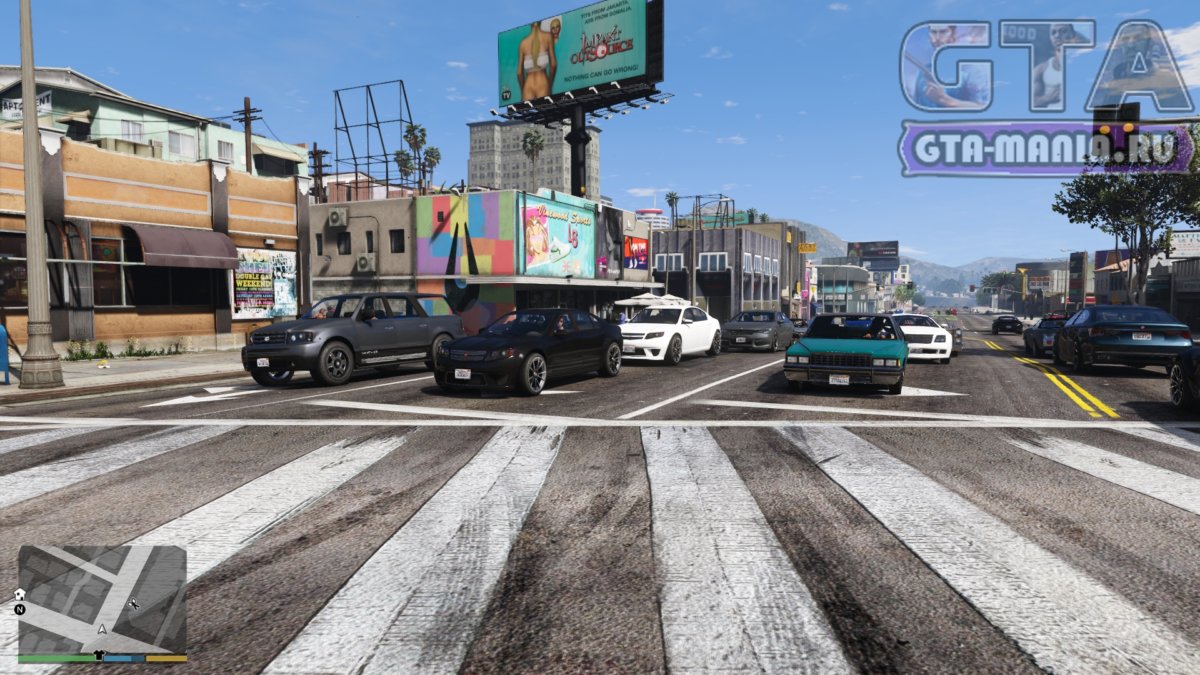Select the clothing store shirt marker
This screenshot has height=675, width=1200.
[98, 655]
